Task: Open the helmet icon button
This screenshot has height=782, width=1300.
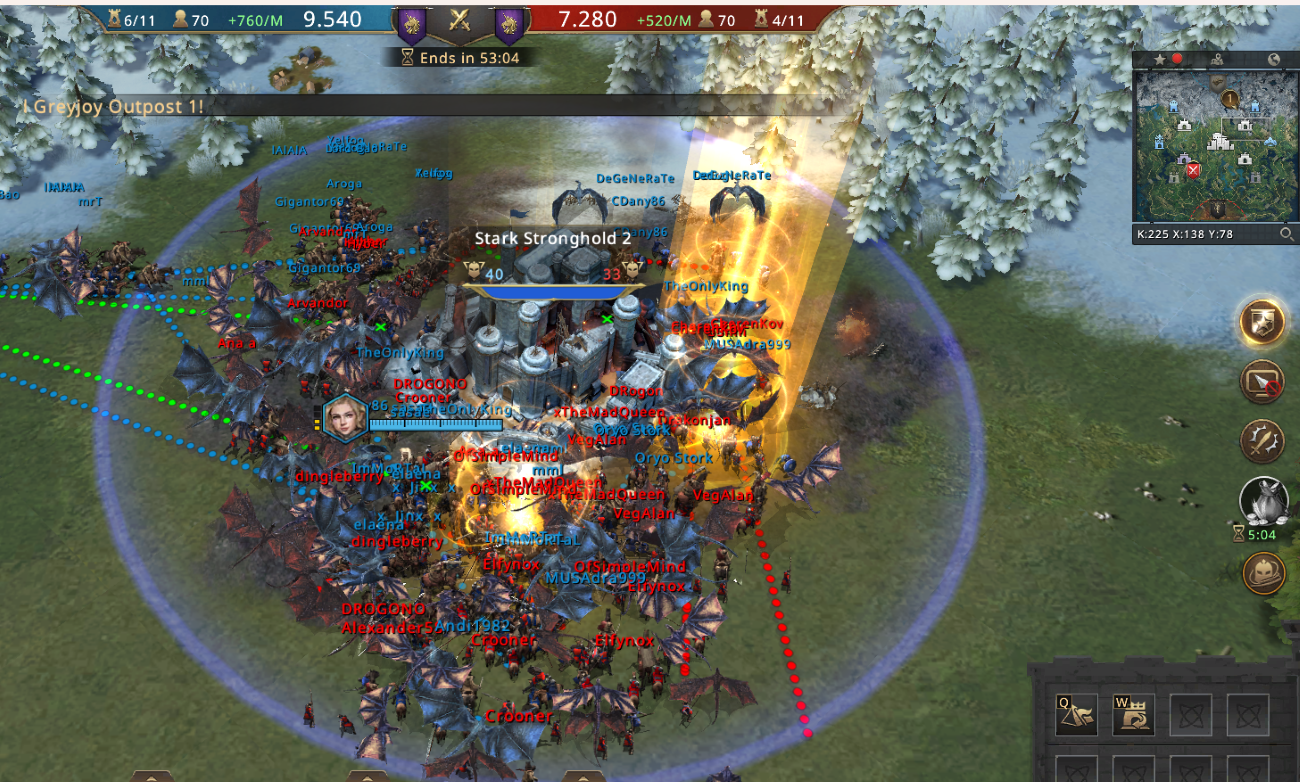Action: point(1263,573)
